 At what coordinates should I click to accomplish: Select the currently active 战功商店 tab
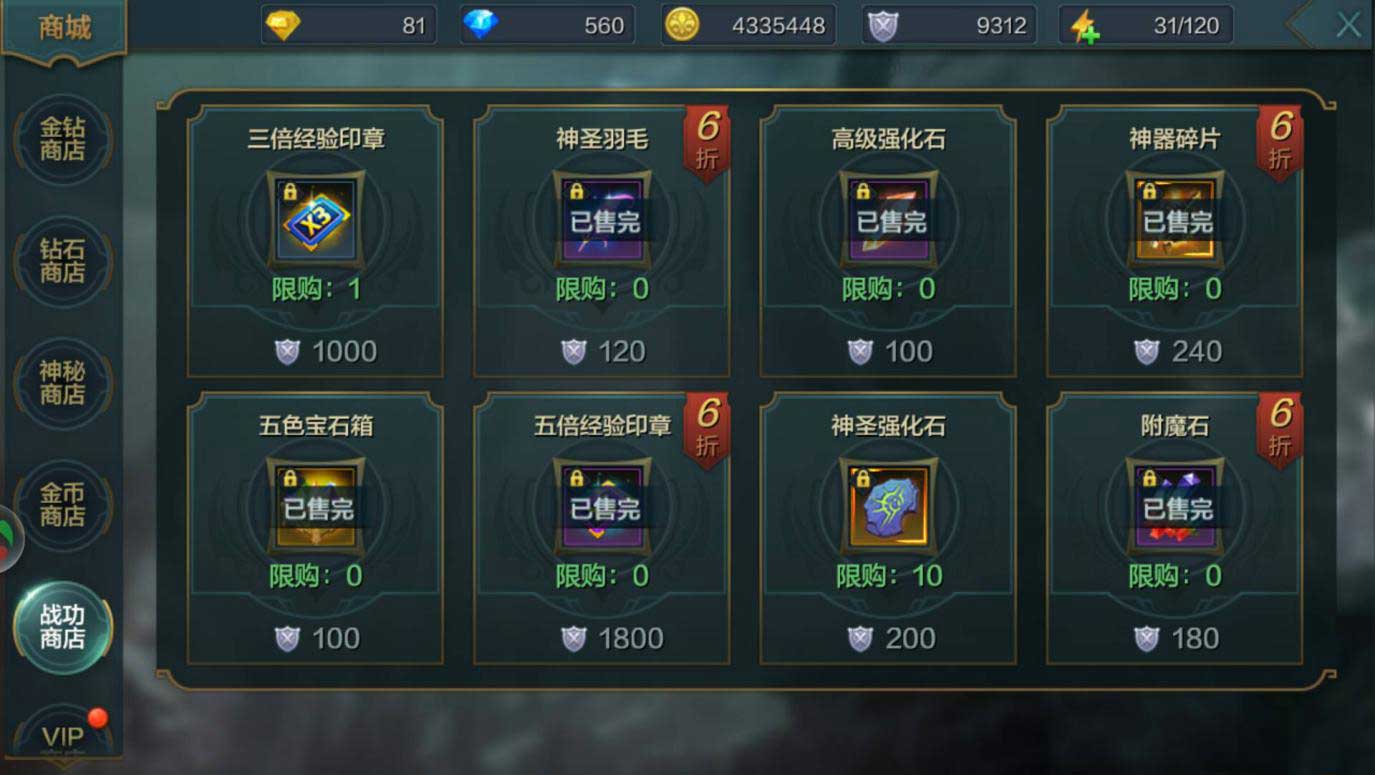[62, 627]
